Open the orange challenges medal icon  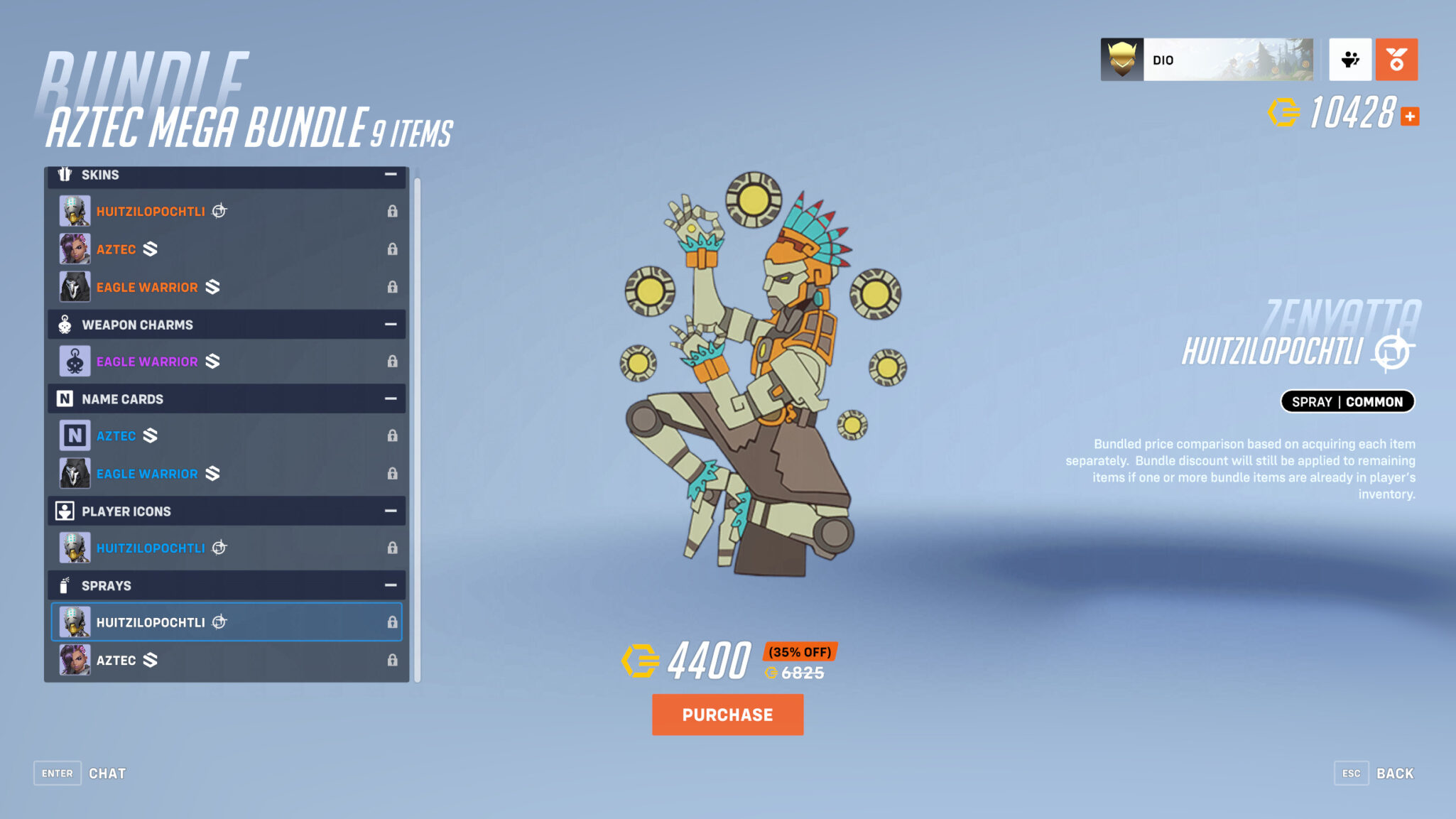(1396, 60)
